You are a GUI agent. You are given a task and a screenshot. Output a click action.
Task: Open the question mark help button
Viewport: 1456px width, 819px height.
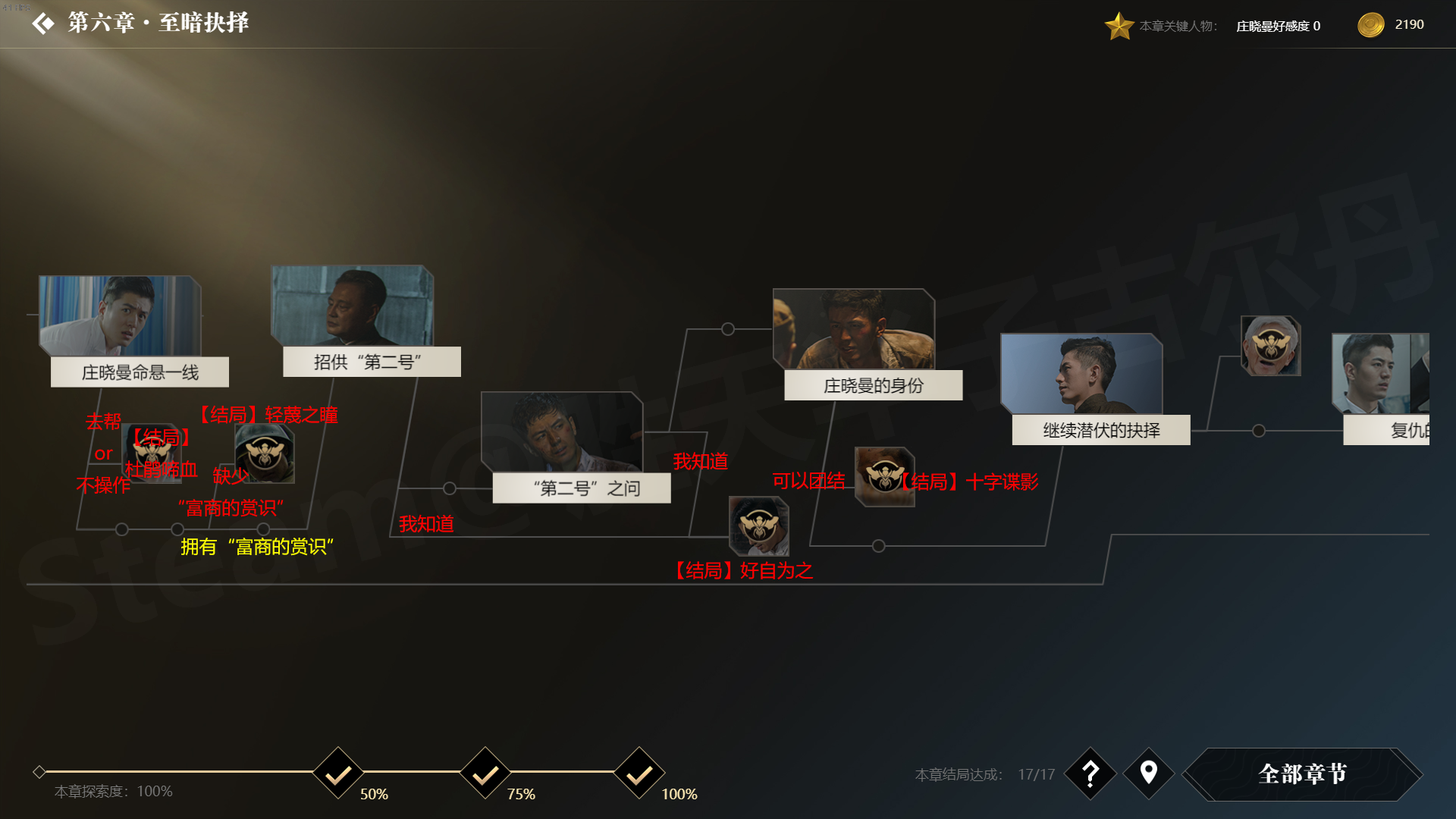(x=1090, y=773)
